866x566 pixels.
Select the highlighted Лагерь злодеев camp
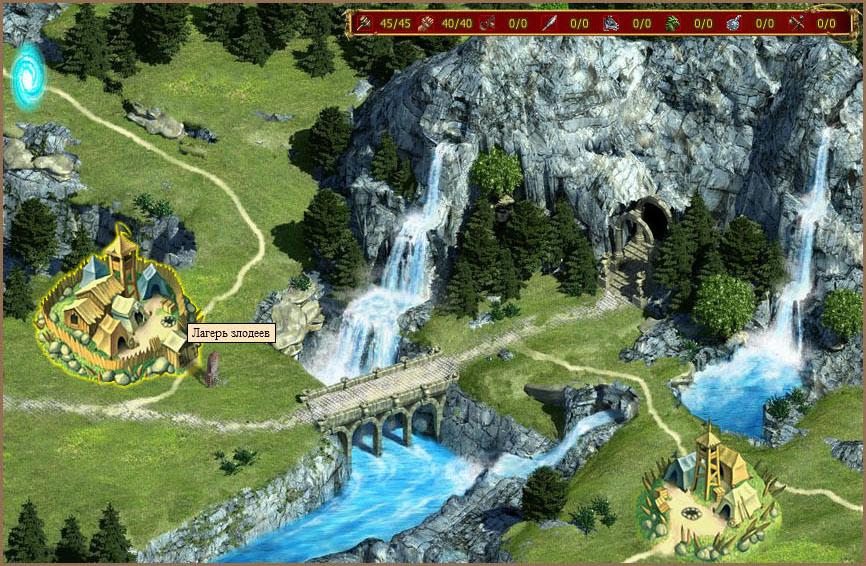click(112, 312)
